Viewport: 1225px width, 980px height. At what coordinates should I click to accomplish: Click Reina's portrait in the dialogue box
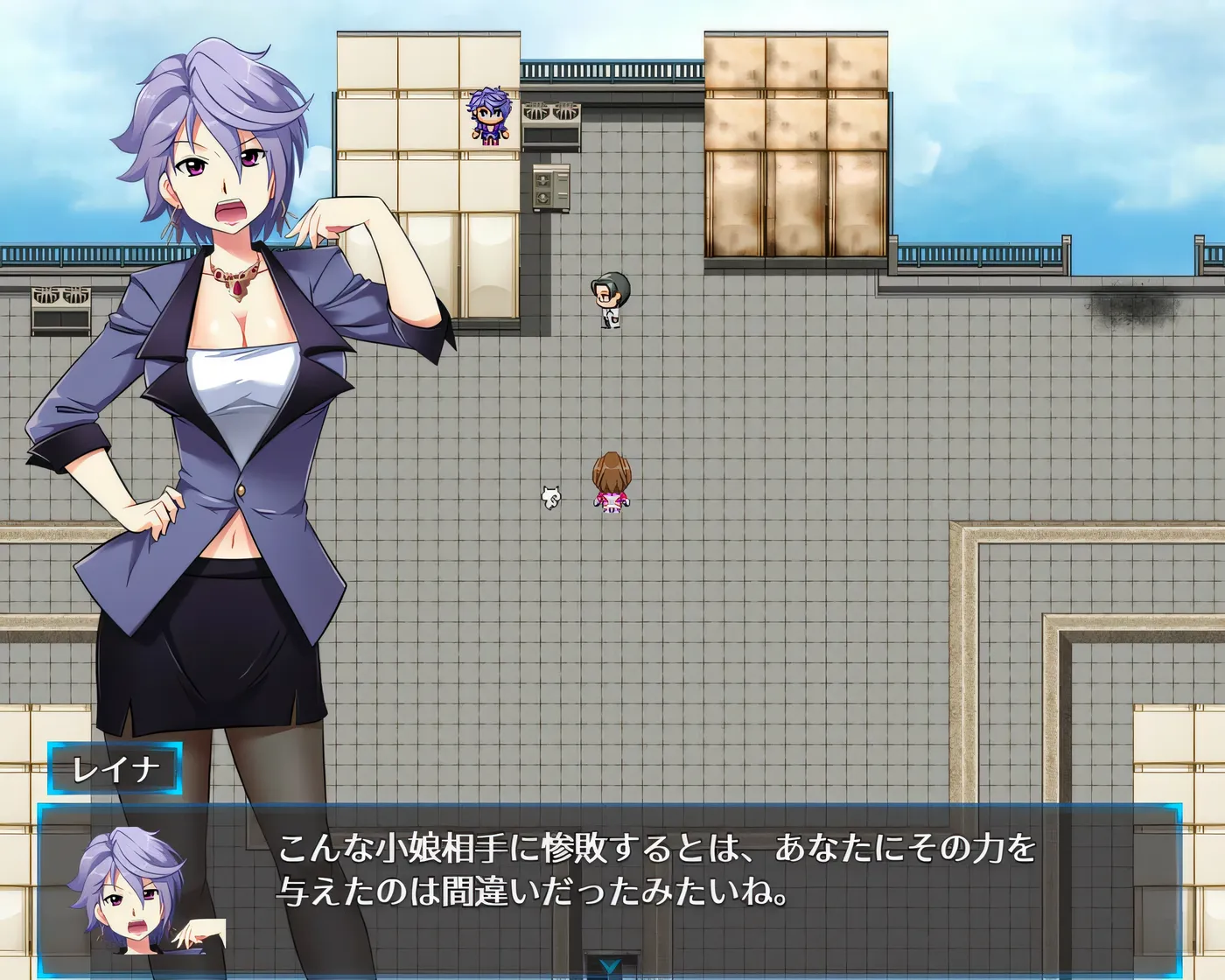click(x=131, y=892)
